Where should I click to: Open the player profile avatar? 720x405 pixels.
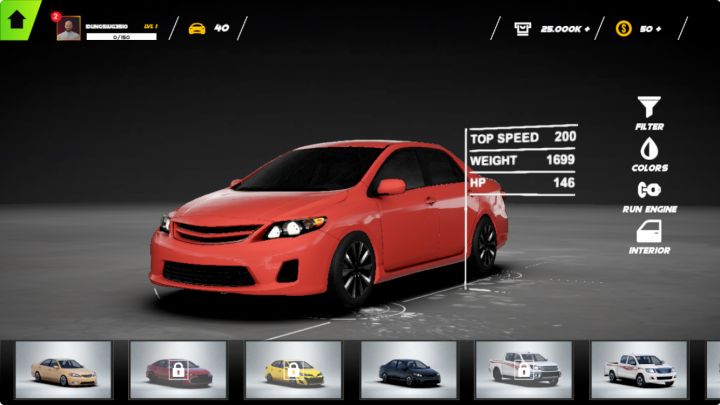click(68, 28)
